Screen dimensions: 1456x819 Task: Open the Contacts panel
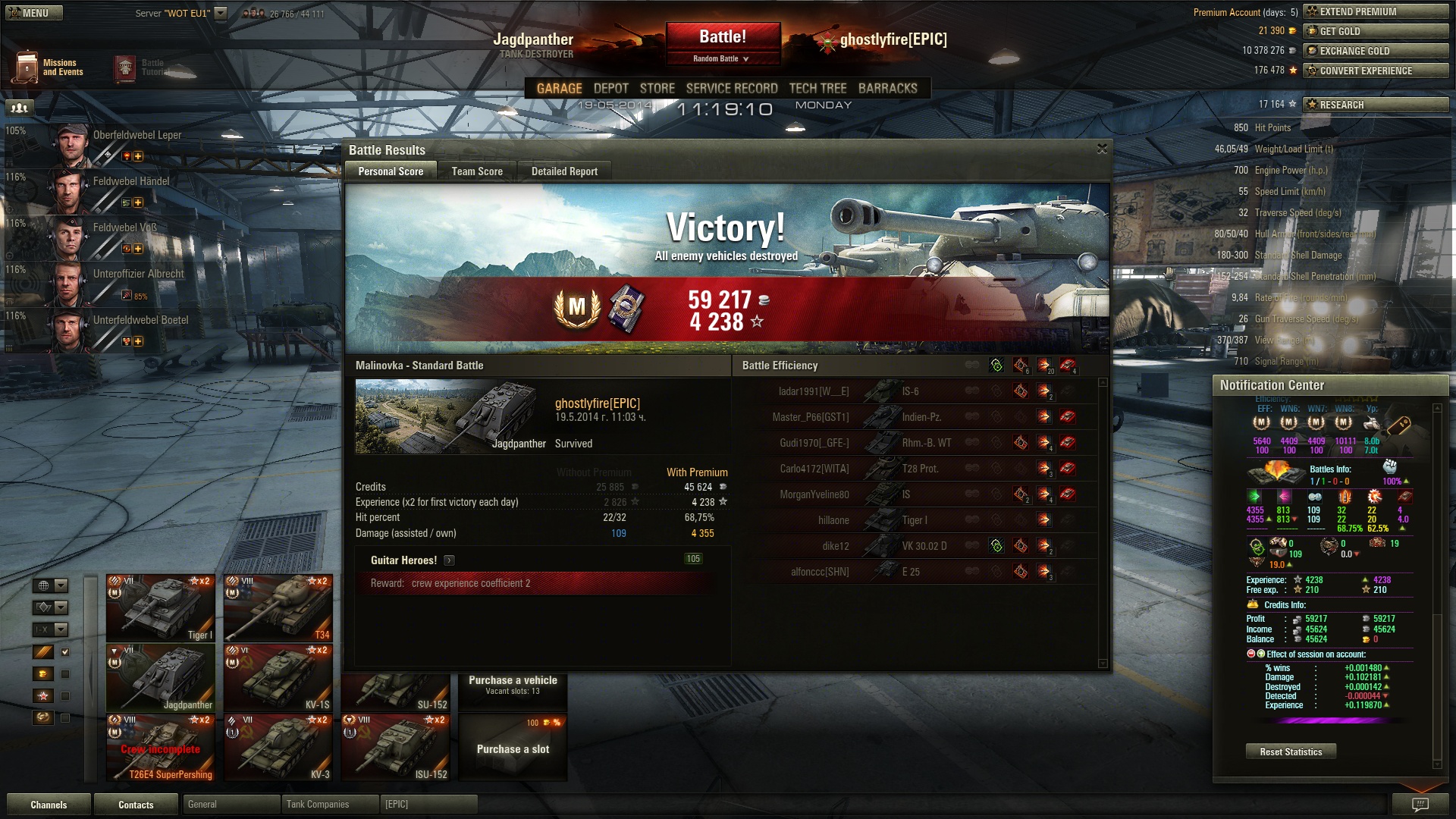click(x=136, y=805)
